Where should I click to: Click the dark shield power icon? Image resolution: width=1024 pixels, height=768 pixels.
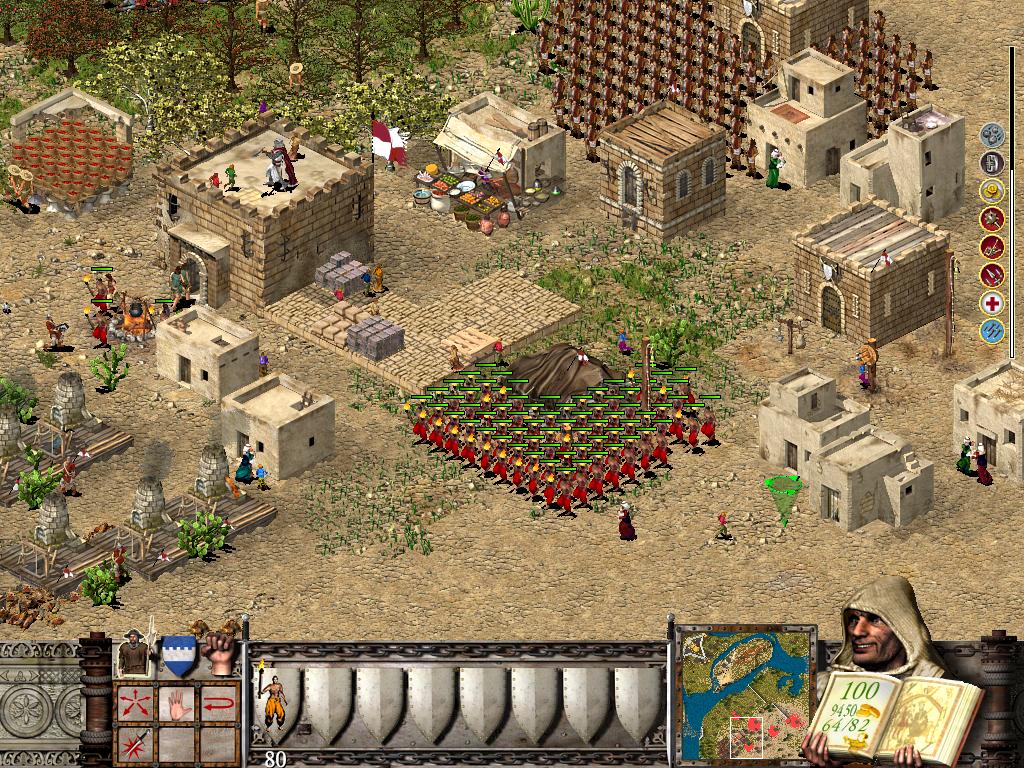tap(991, 163)
